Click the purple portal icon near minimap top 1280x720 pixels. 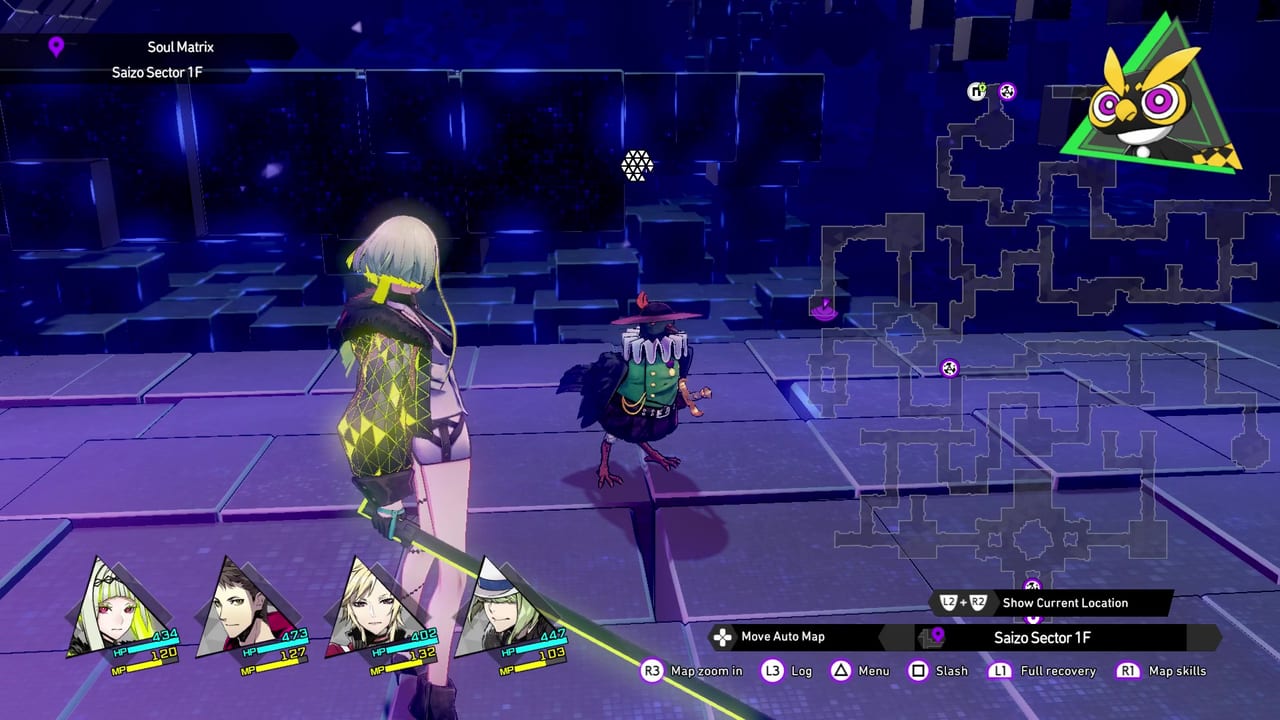click(x=1007, y=90)
